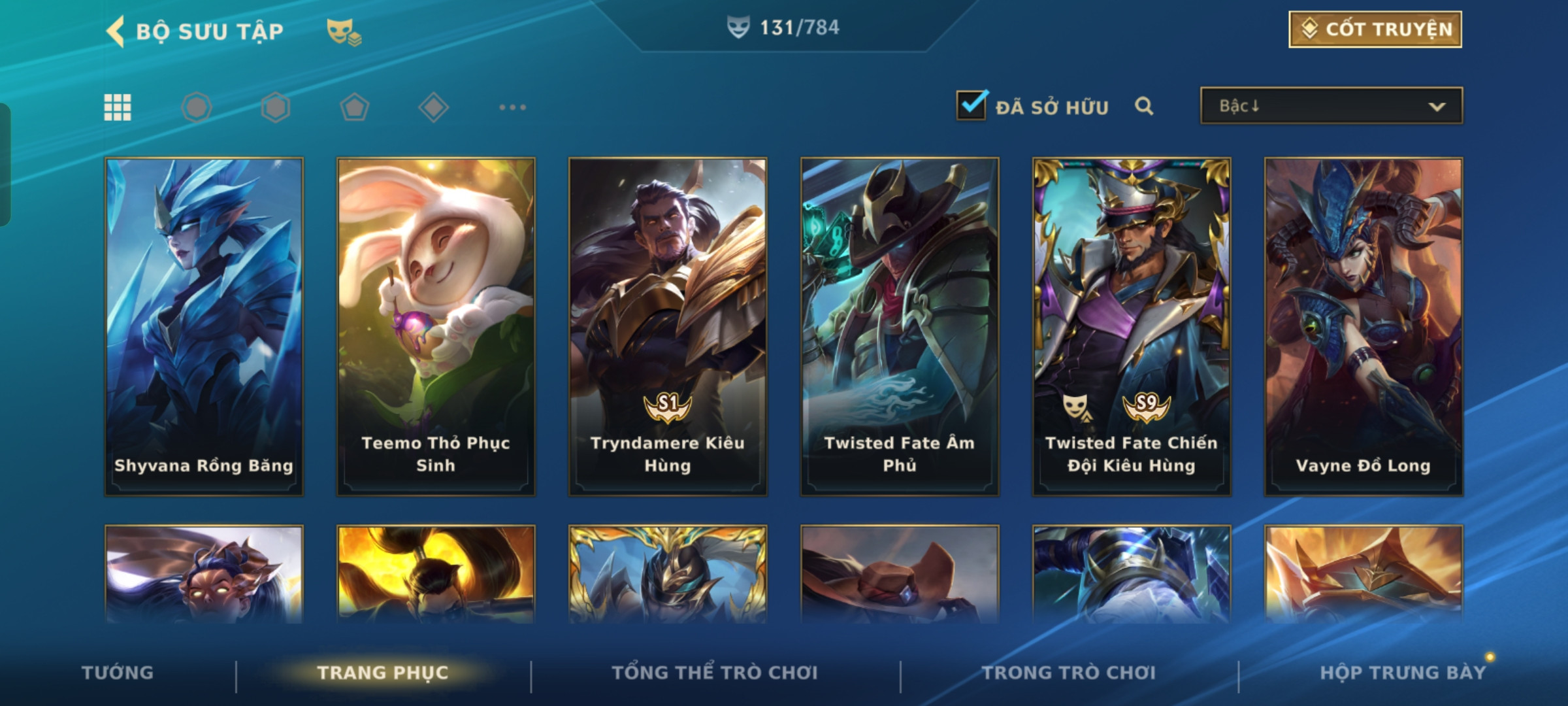Pick Twisted Fate Âm Phủ skin card
This screenshot has width=1568, height=706.
(900, 326)
